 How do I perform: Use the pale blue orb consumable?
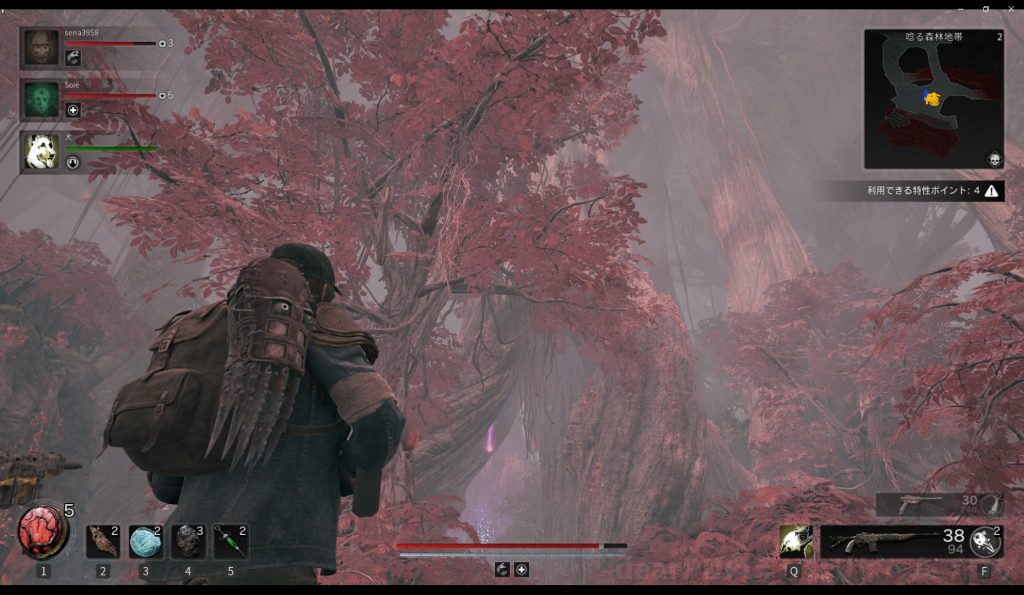145,541
